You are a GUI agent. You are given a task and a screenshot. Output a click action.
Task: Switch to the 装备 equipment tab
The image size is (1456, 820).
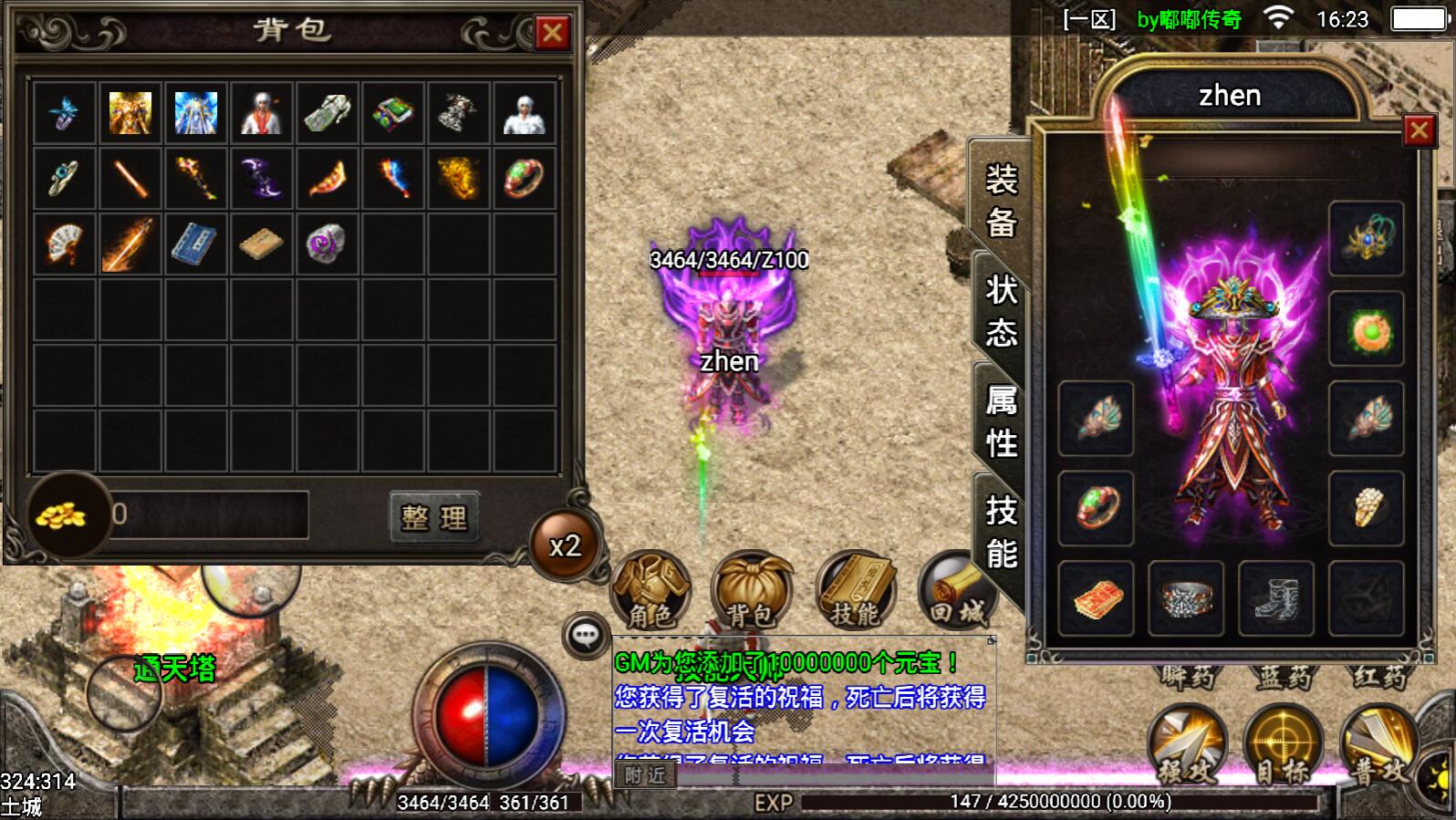(1001, 201)
